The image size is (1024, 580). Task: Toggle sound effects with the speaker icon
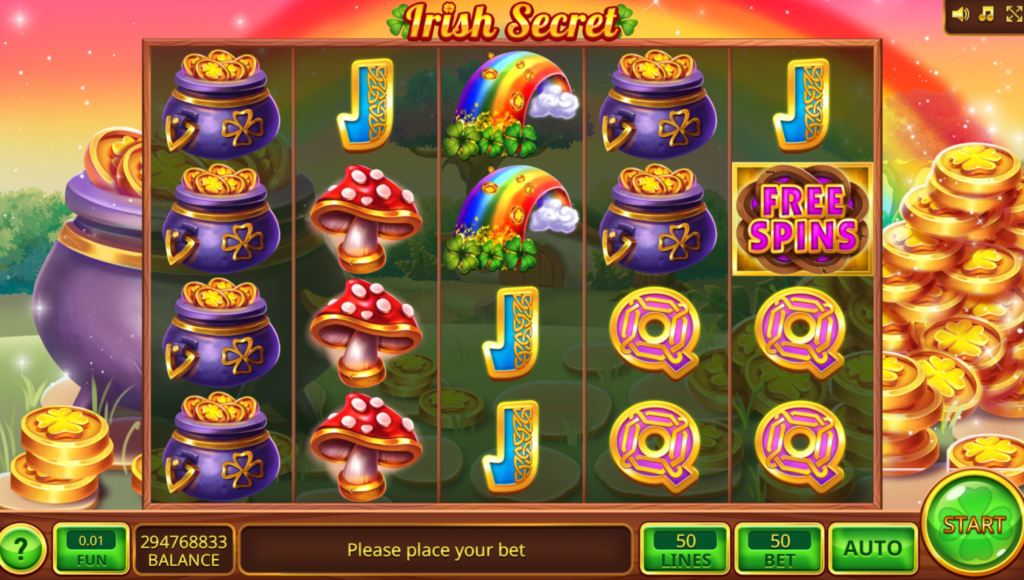coord(961,14)
